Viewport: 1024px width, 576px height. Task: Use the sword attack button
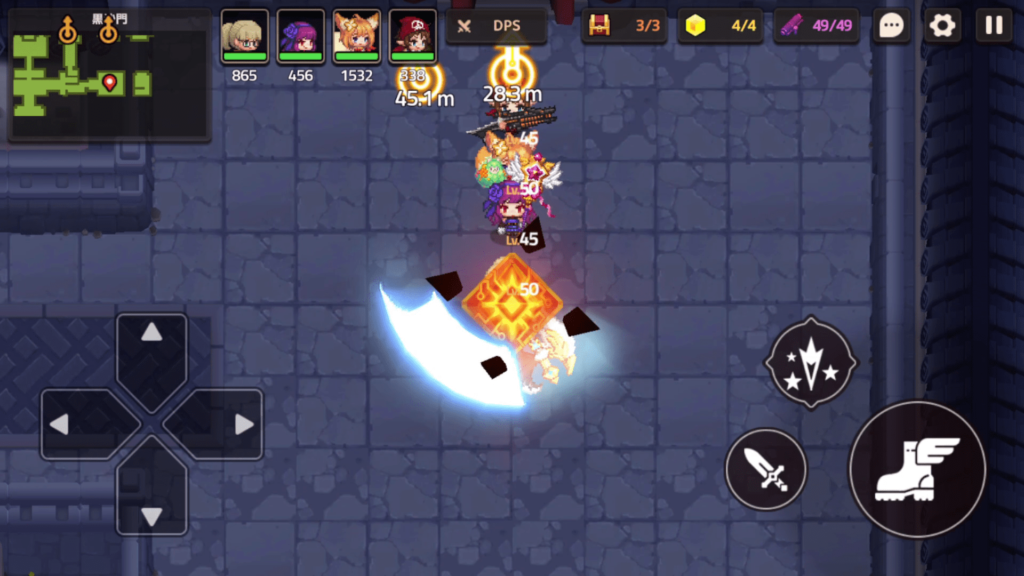click(766, 469)
